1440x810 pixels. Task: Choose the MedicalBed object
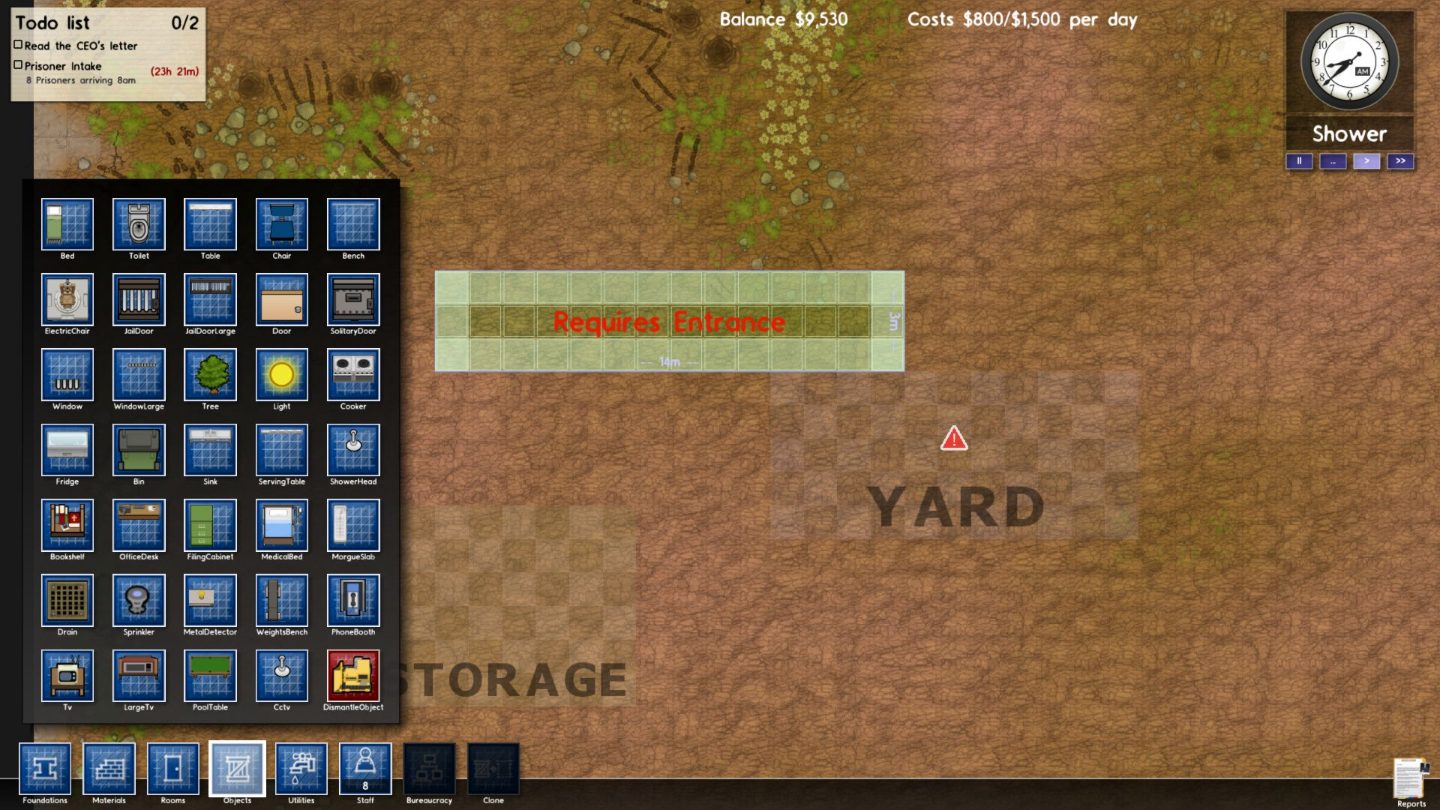click(x=282, y=525)
